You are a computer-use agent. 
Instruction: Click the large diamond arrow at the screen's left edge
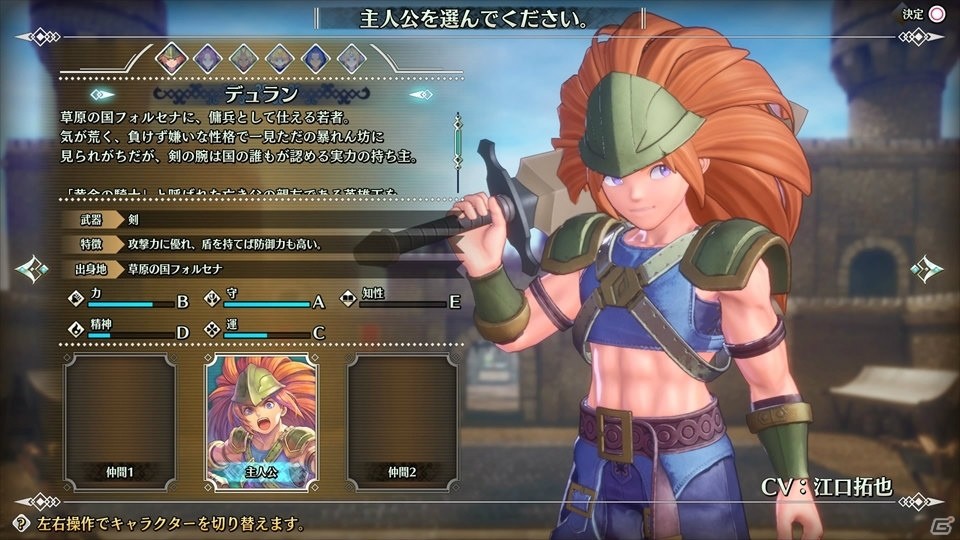point(30,269)
